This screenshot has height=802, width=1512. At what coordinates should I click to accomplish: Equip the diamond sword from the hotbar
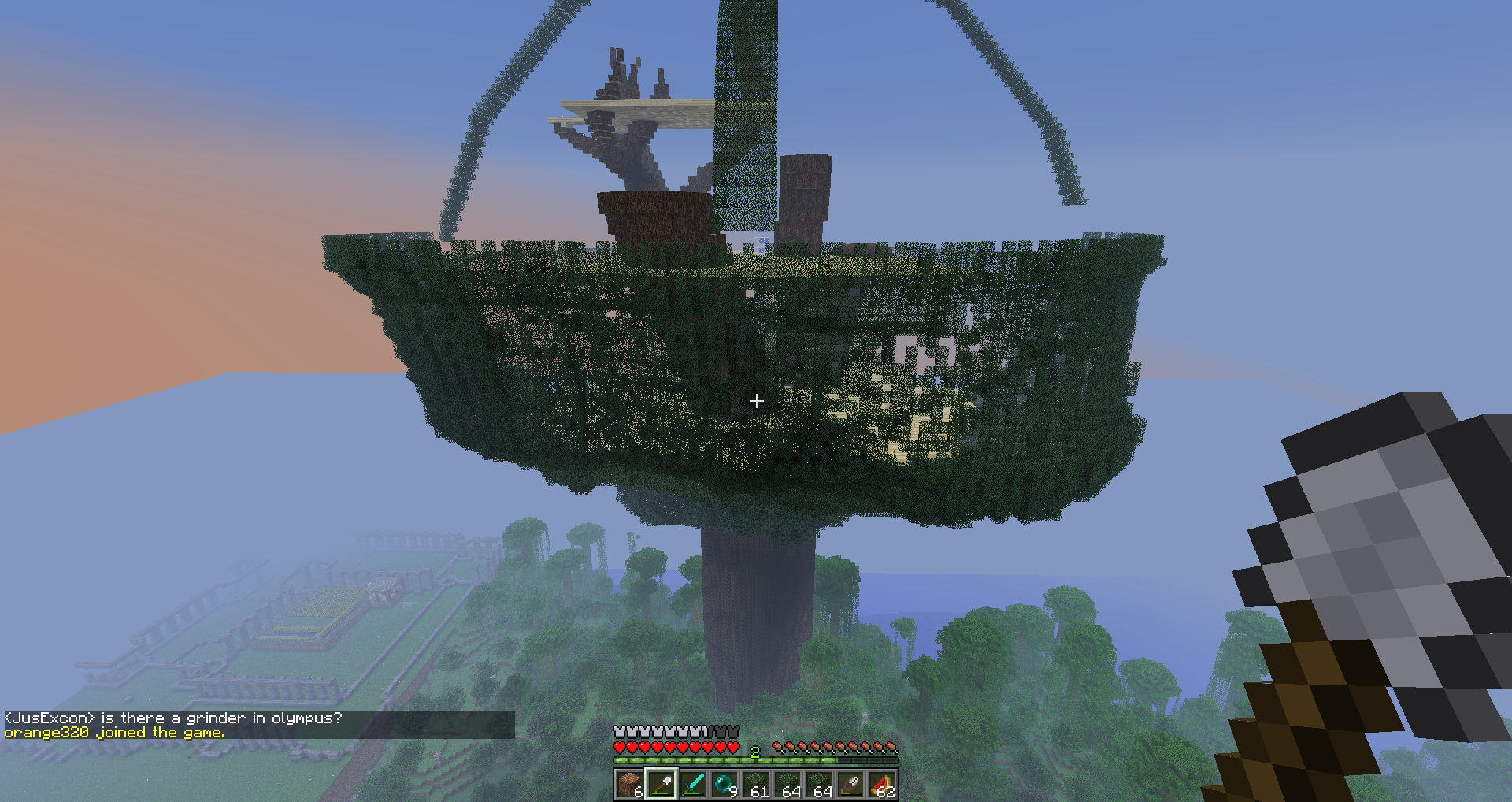click(692, 785)
